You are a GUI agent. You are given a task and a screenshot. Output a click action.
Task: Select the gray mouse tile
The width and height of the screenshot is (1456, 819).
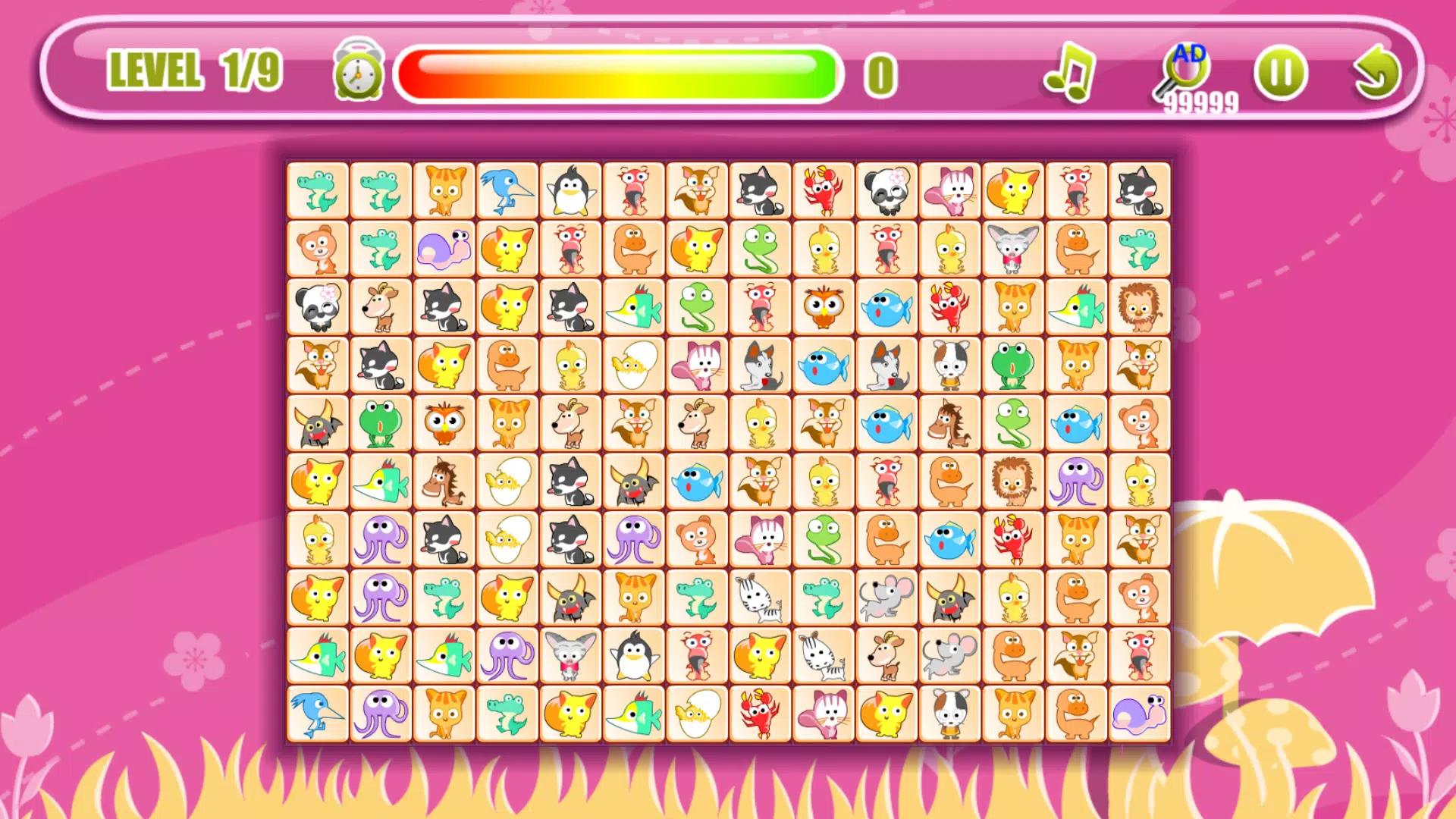tap(886, 598)
